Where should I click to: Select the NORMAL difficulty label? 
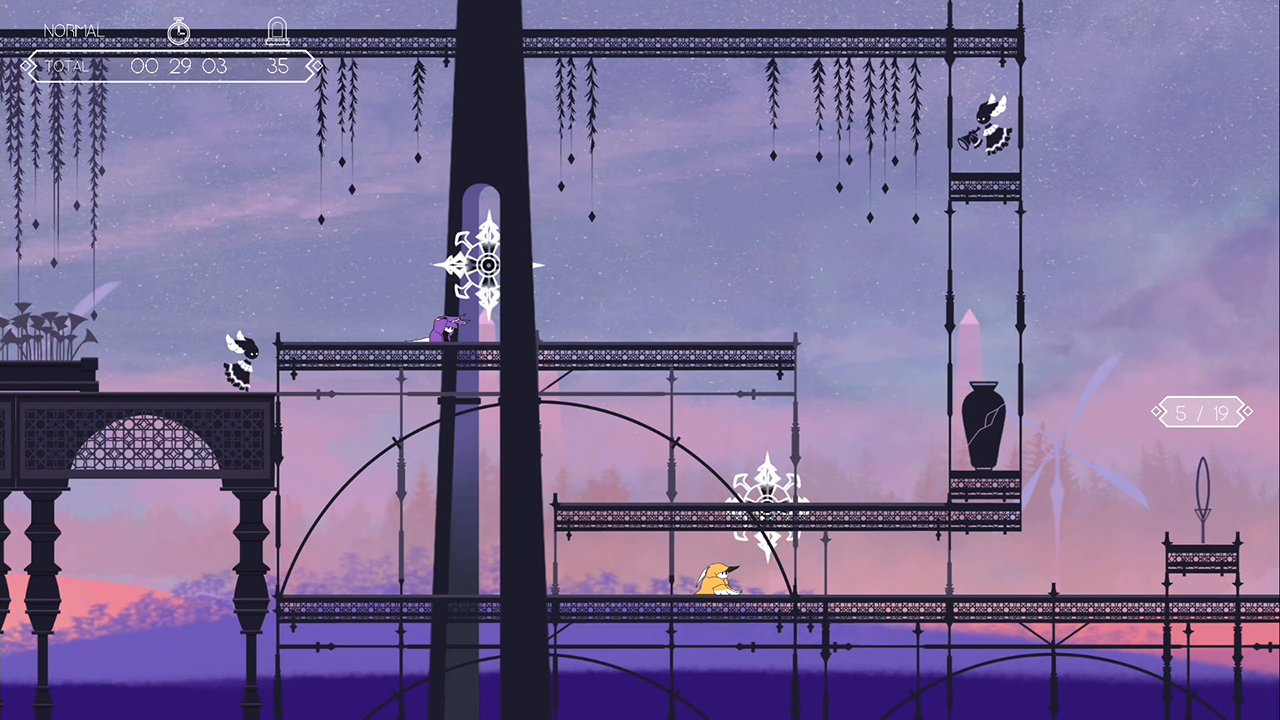pyautogui.click(x=73, y=30)
